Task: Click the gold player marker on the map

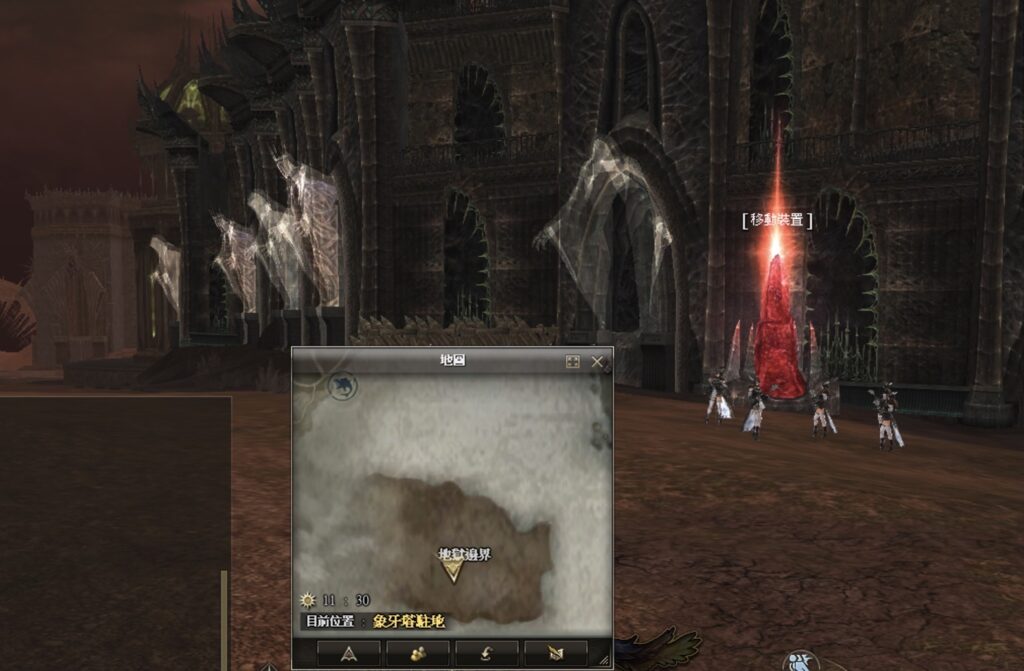Action: pos(452,570)
